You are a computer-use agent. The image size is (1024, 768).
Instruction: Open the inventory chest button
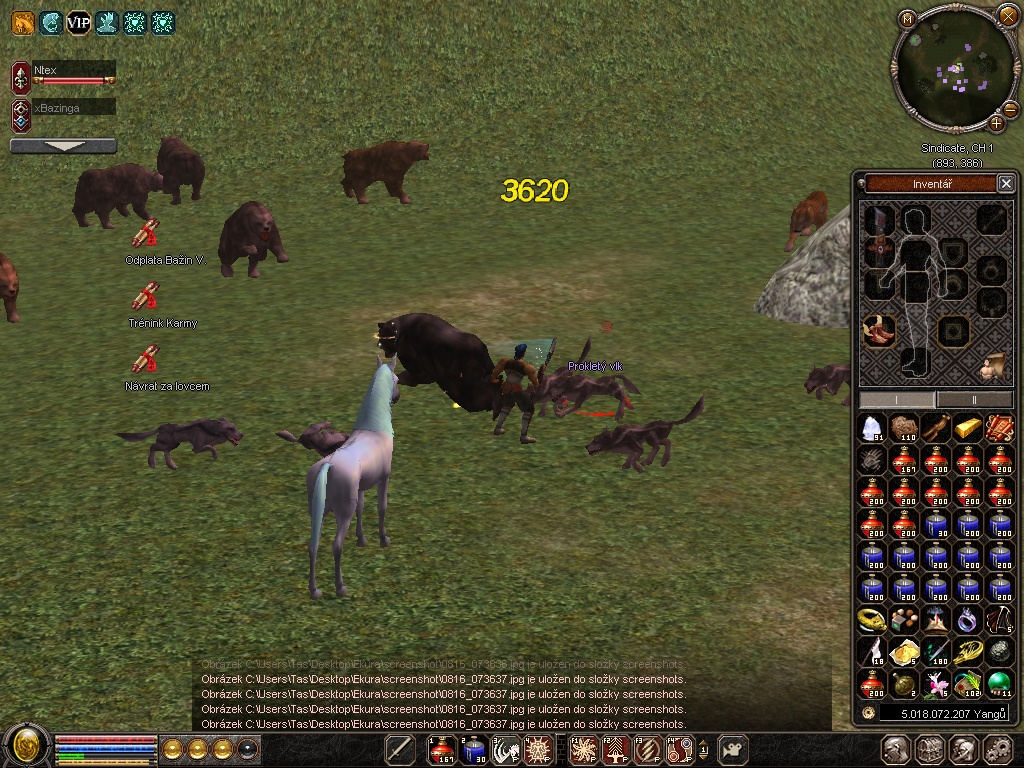tap(930, 749)
